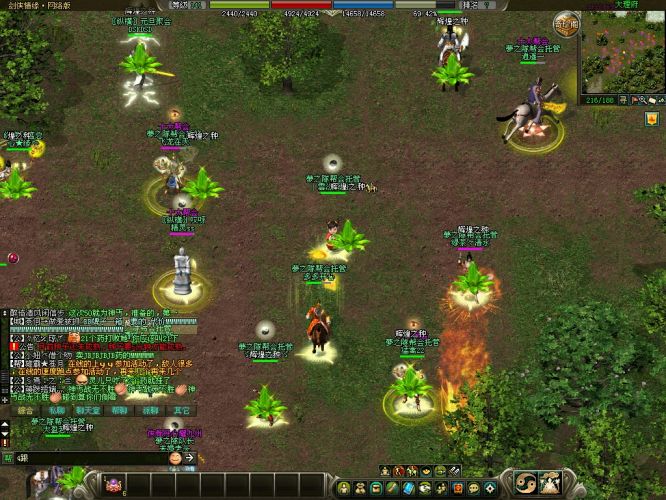Switch to the 队聊 chat tab
Screen dimensions: 666x500
(150, 409)
